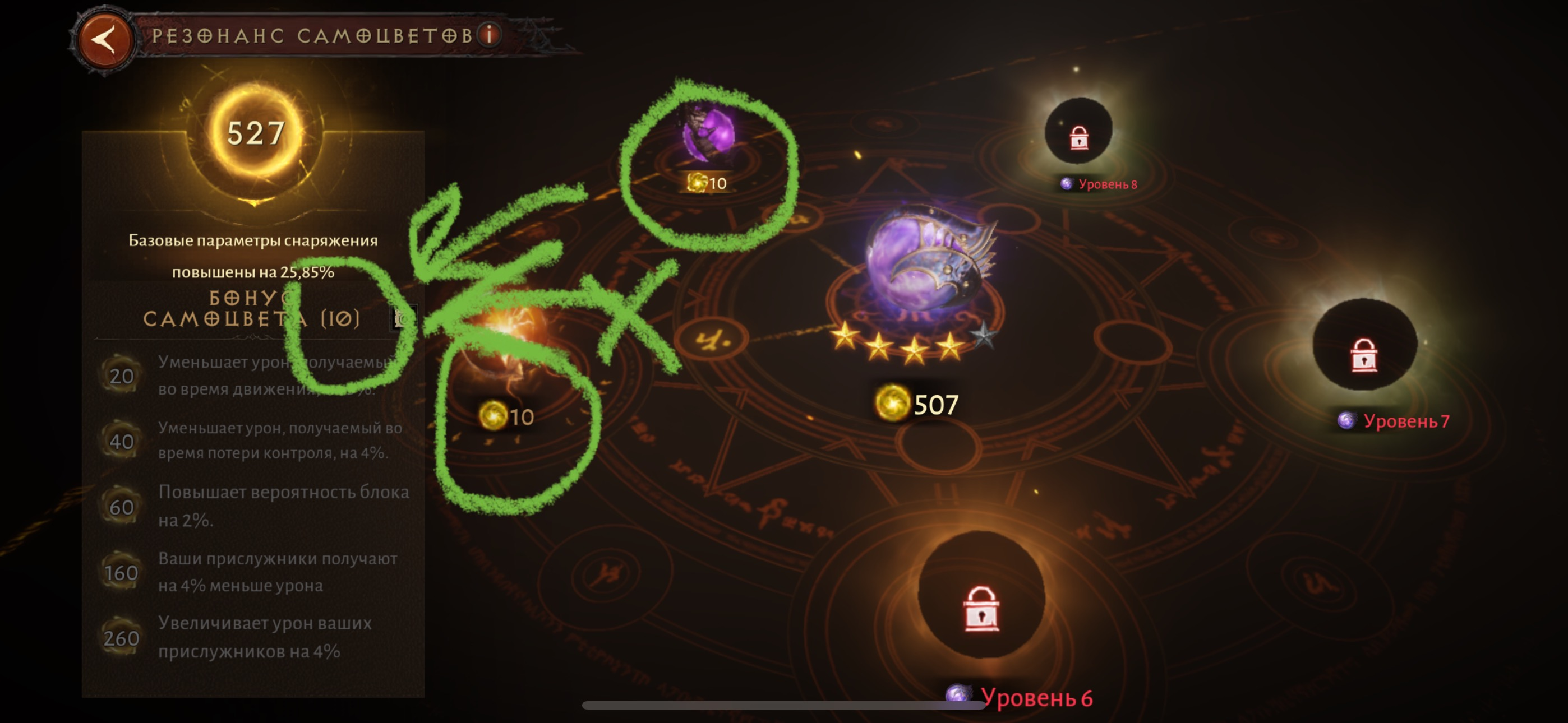Tap the locked Уровень 6 slot
The width and height of the screenshot is (1568, 723).
pyautogui.click(x=981, y=600)
